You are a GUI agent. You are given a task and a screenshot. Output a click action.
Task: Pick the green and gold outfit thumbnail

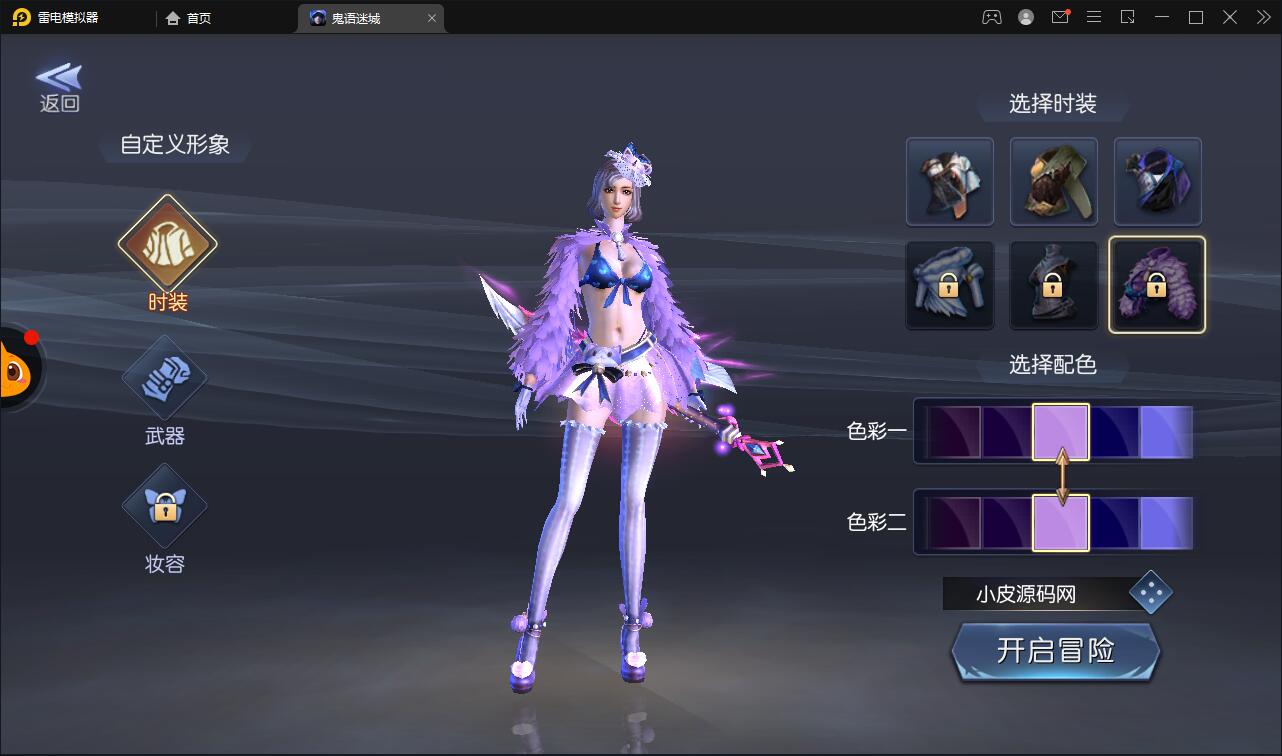(1053, 181)
